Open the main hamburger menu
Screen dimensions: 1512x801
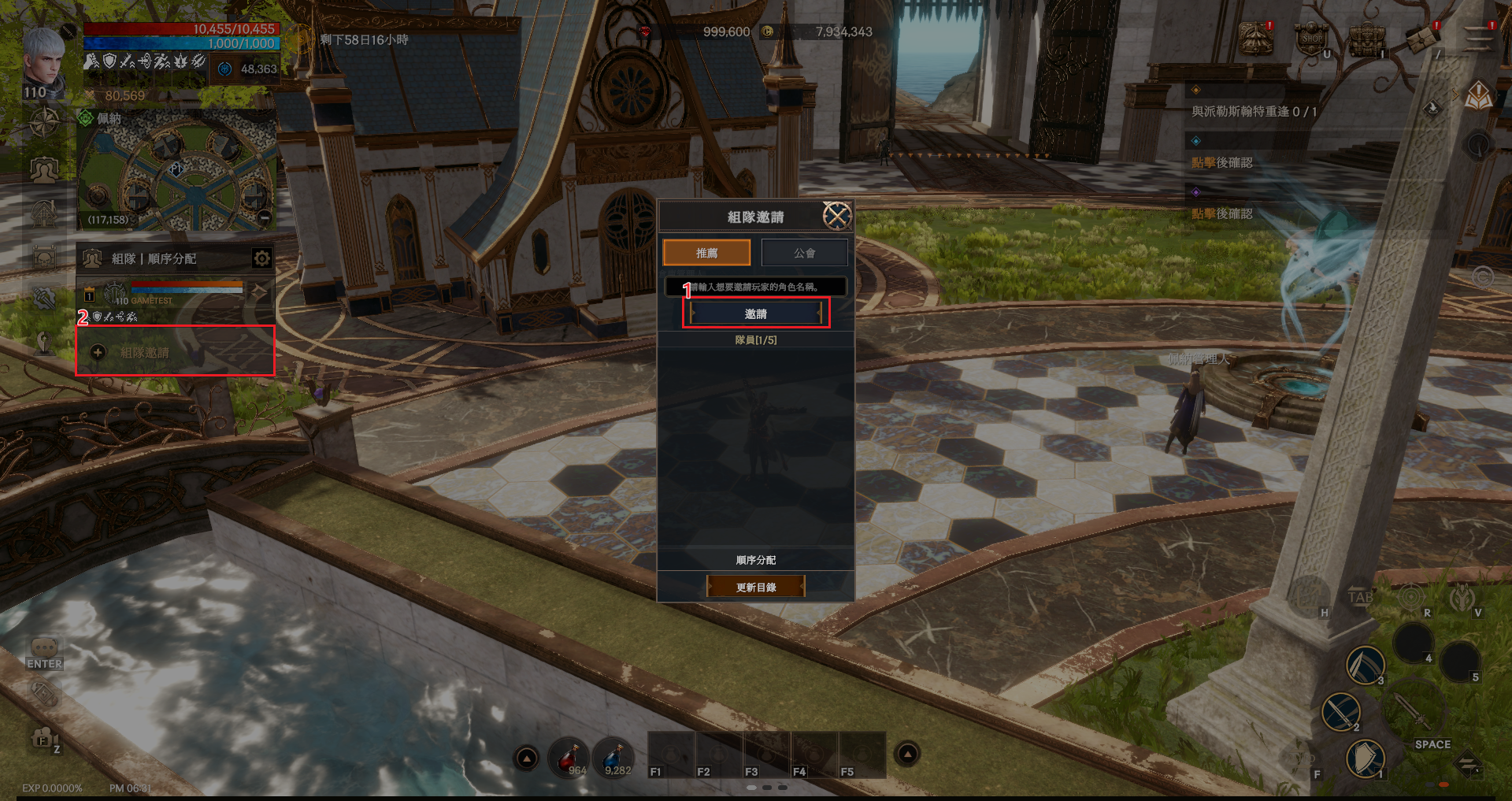[x=1478, y=38]
